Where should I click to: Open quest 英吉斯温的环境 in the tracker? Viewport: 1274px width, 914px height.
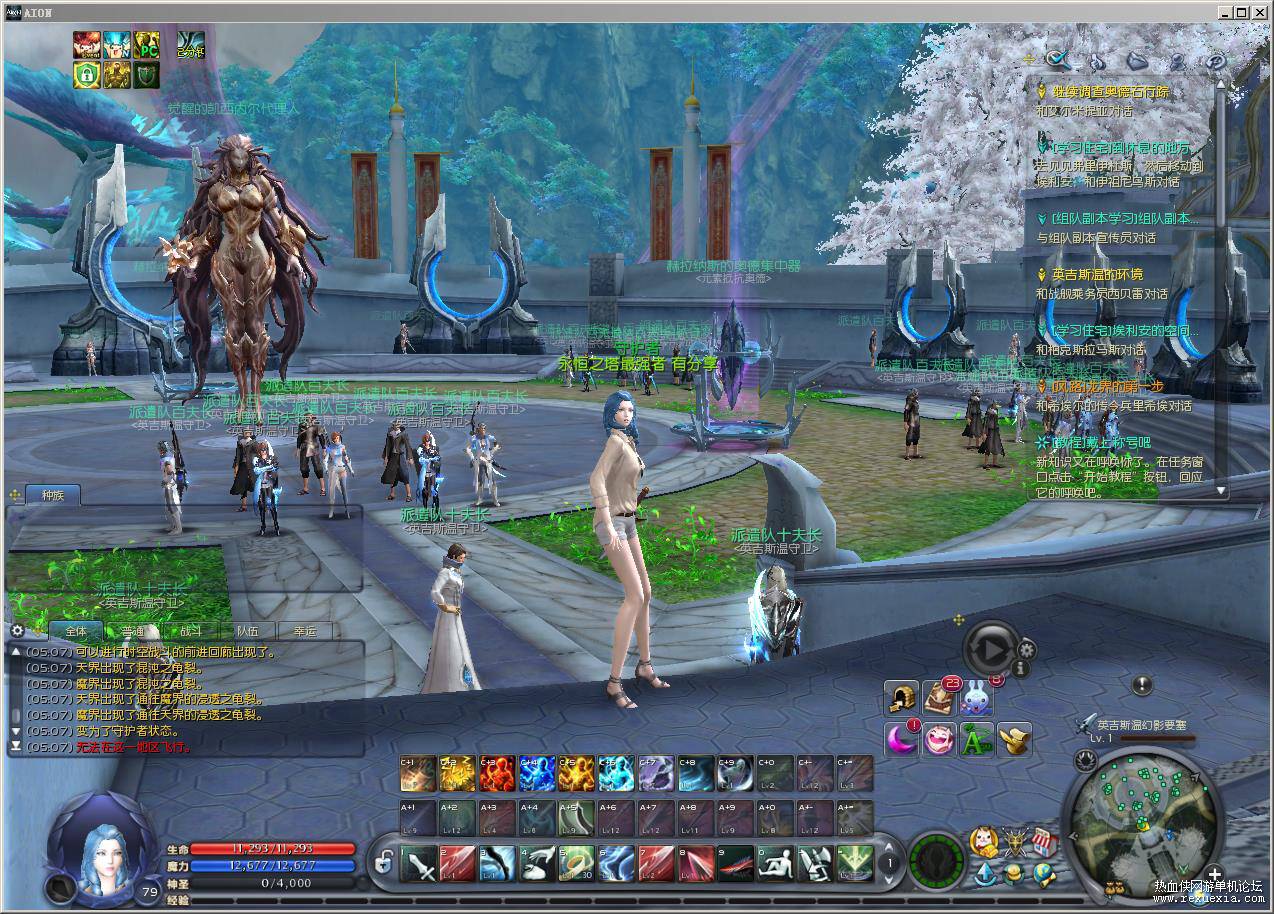pyautogui.click(x=1097, y=274)
